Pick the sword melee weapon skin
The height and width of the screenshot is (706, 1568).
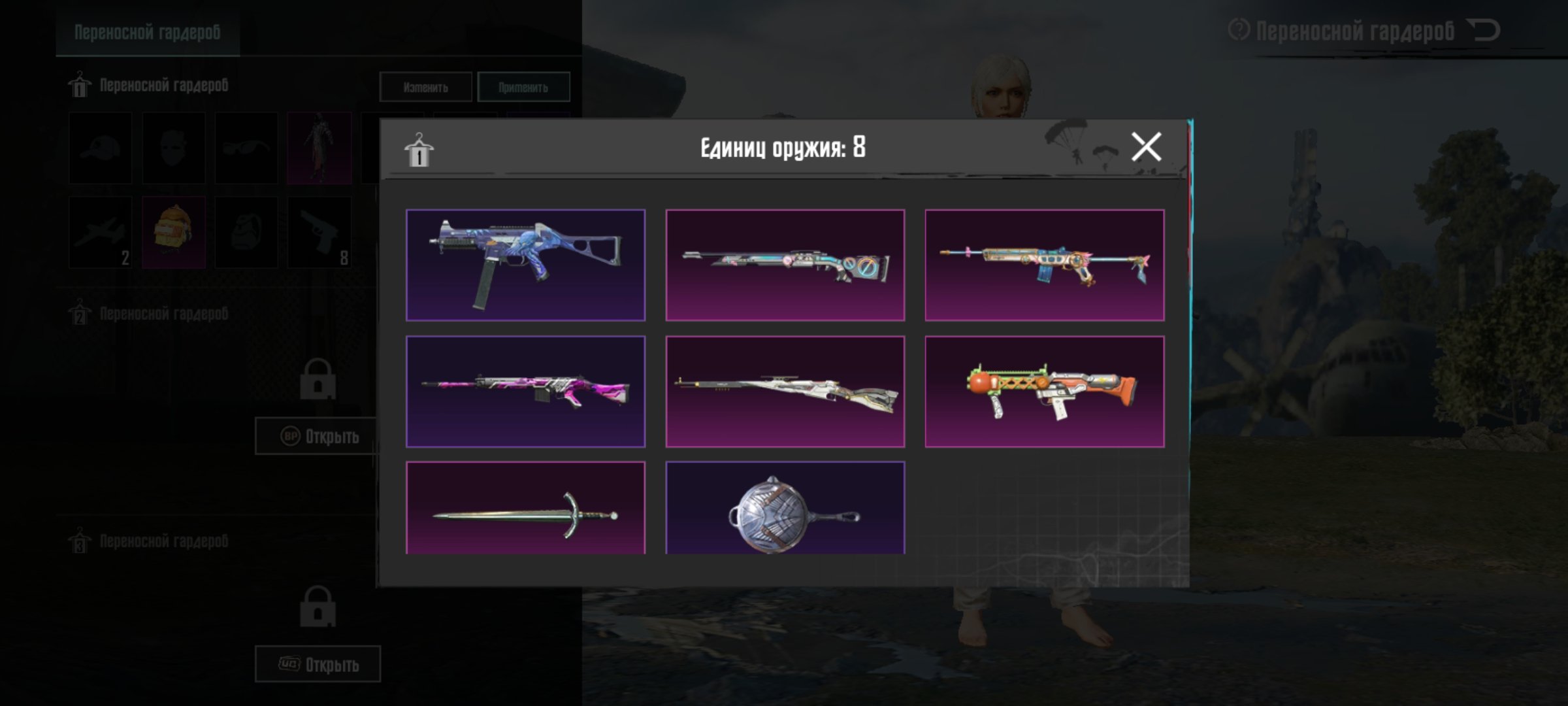click(x=525, y=509)
